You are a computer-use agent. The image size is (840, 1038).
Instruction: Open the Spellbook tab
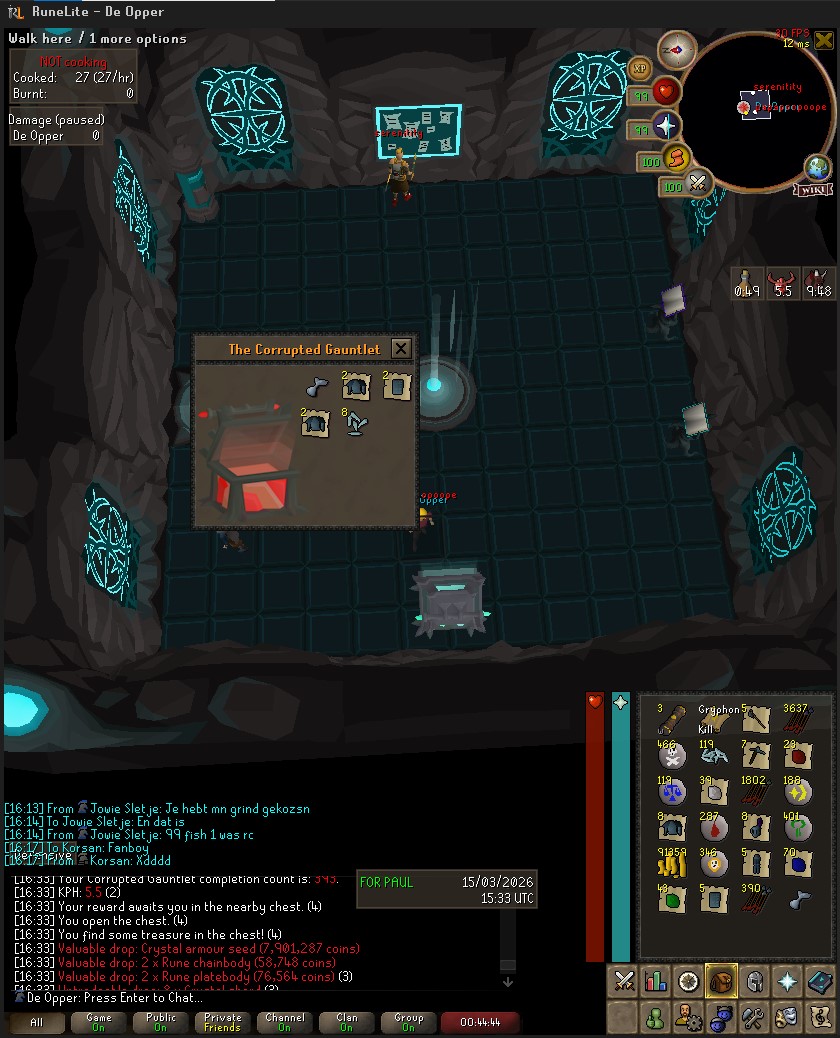pyautogui.click(x=818, y=981)
